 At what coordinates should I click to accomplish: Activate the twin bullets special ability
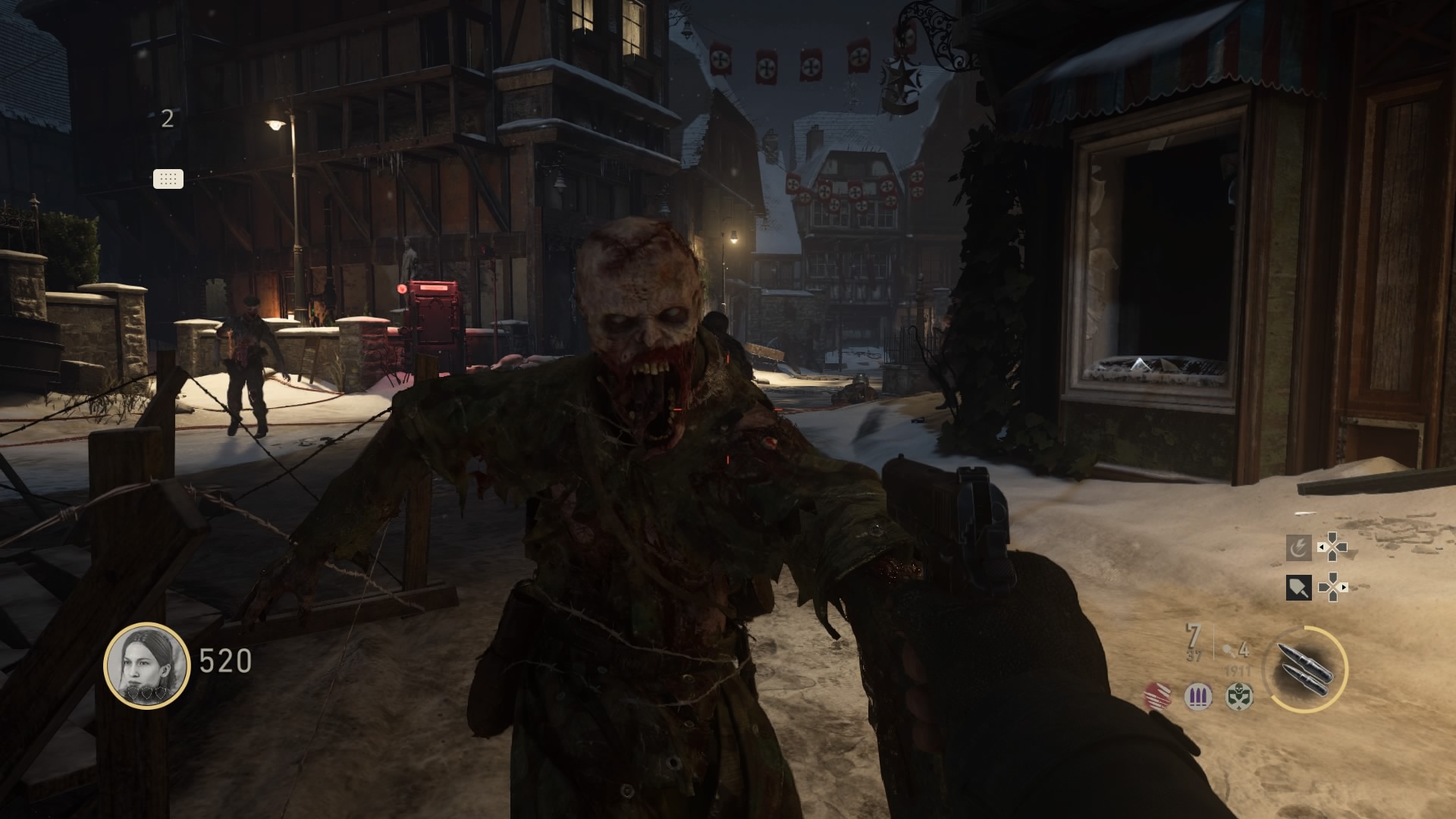pos(1304,670)
